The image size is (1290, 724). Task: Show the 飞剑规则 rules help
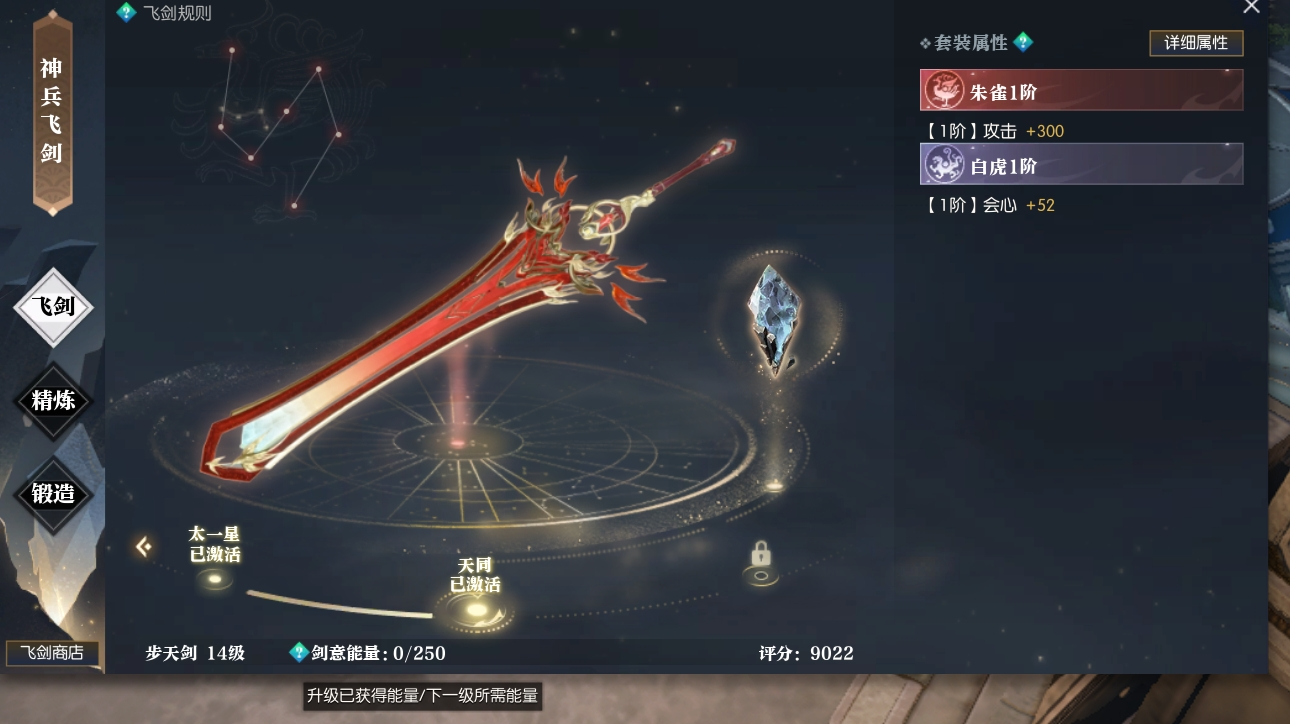click(126, 12)
